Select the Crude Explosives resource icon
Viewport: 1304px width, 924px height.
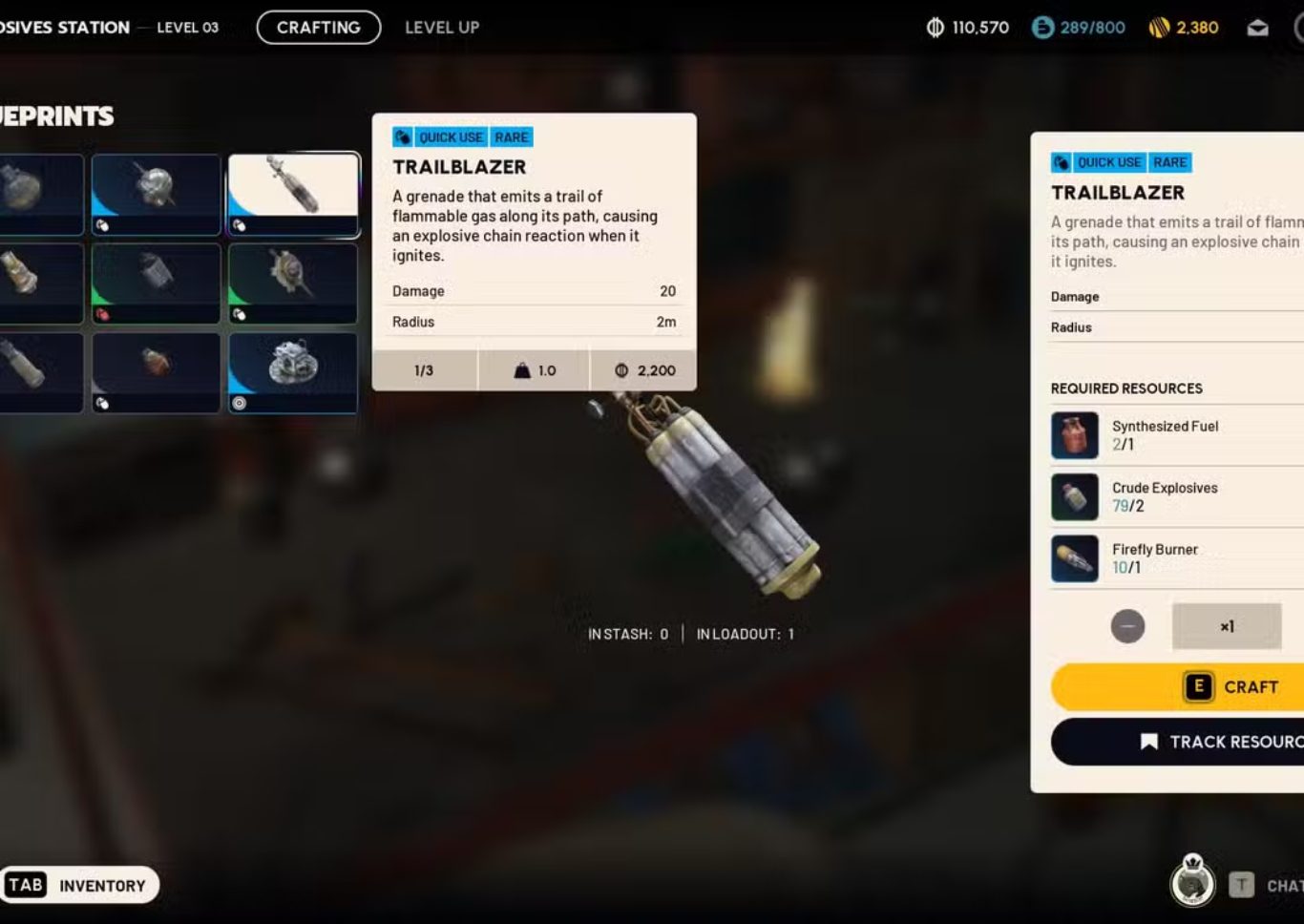tap(1075, 497)
